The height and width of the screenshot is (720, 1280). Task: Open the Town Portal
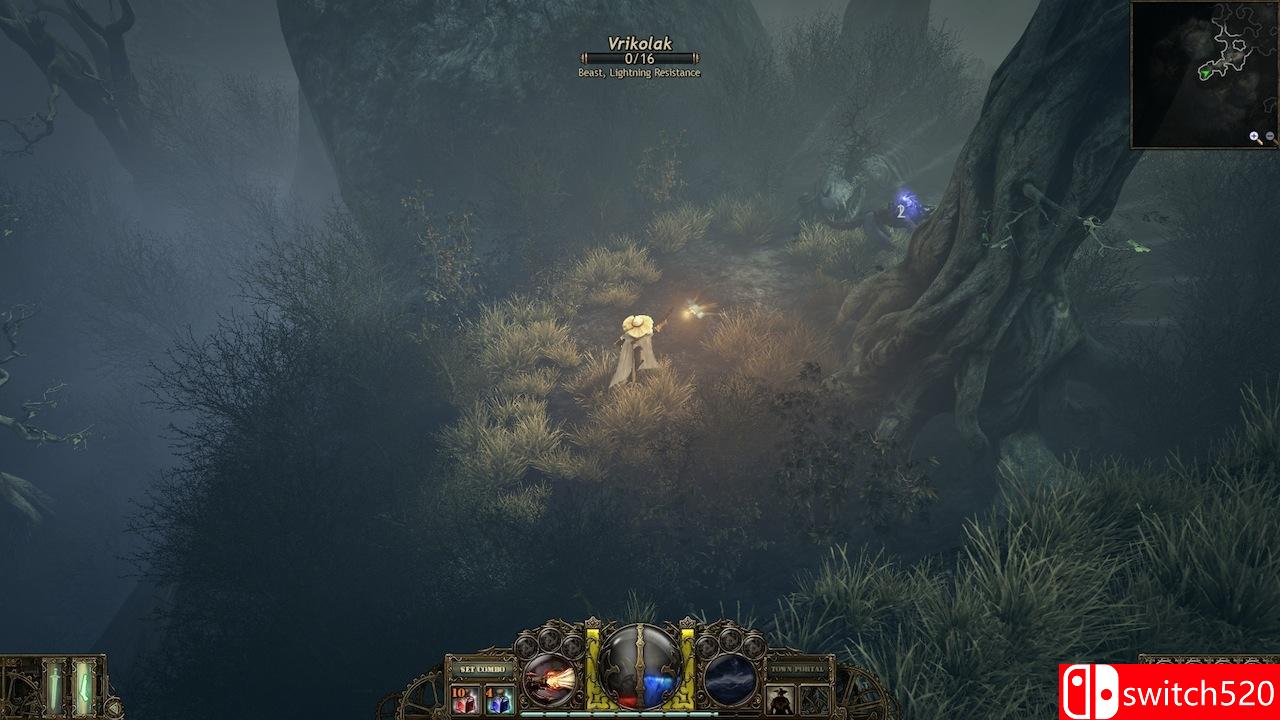[798, 668]
